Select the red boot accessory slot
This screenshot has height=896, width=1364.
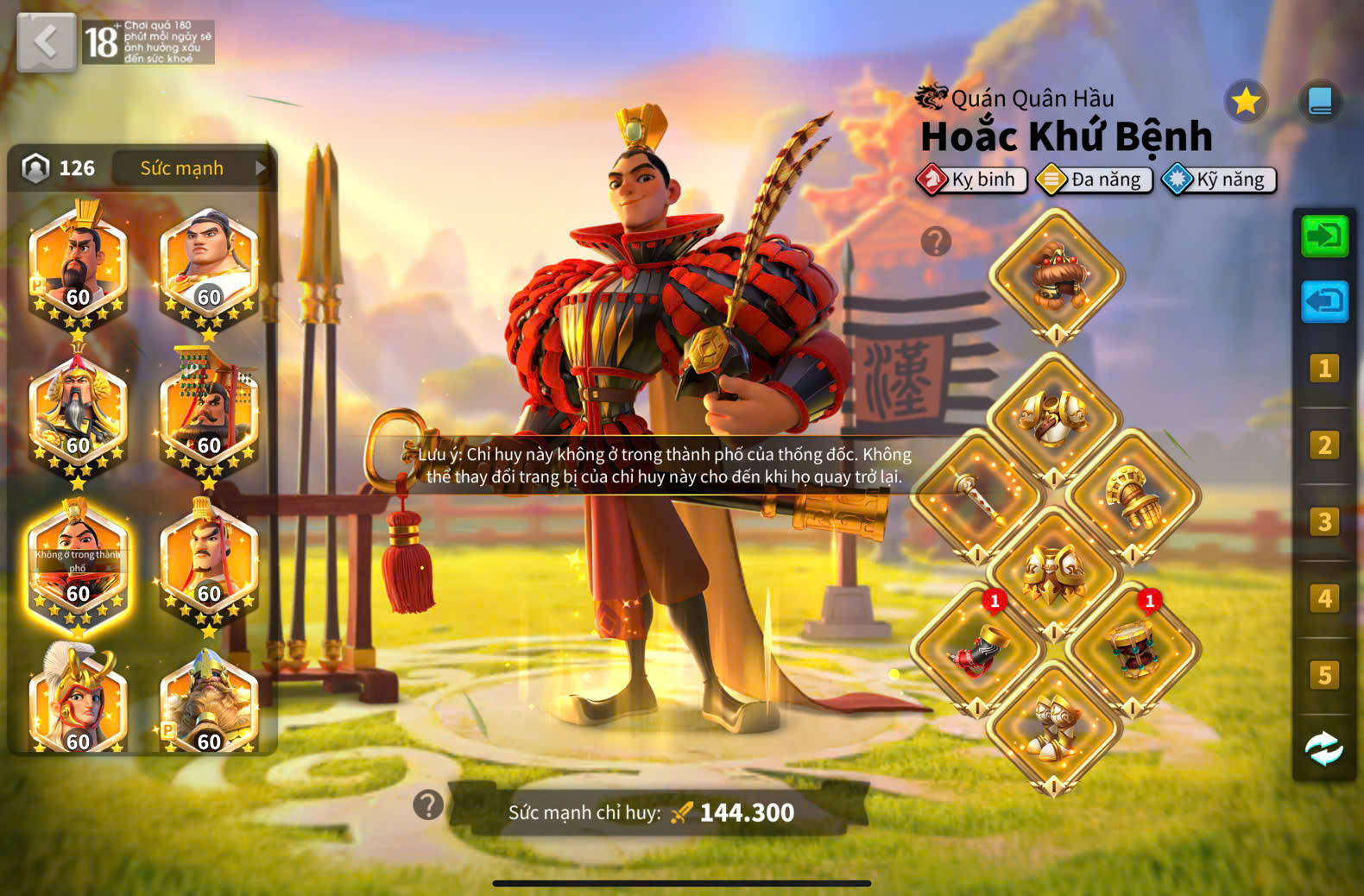point(977,649)
